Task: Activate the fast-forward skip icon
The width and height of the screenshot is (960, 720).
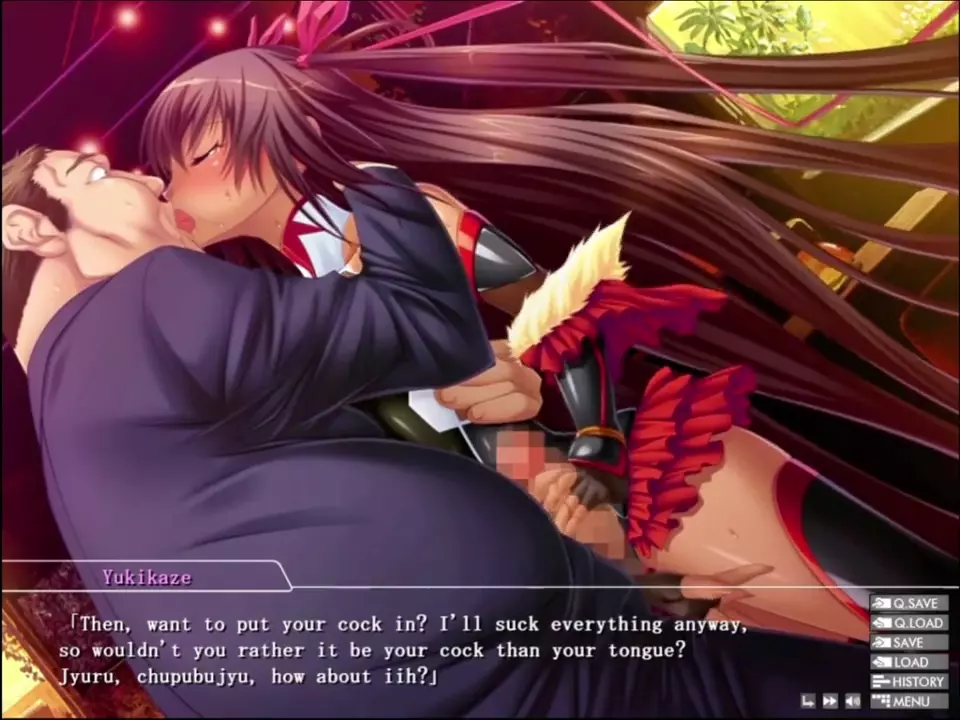Action: [x=830, y=701]
